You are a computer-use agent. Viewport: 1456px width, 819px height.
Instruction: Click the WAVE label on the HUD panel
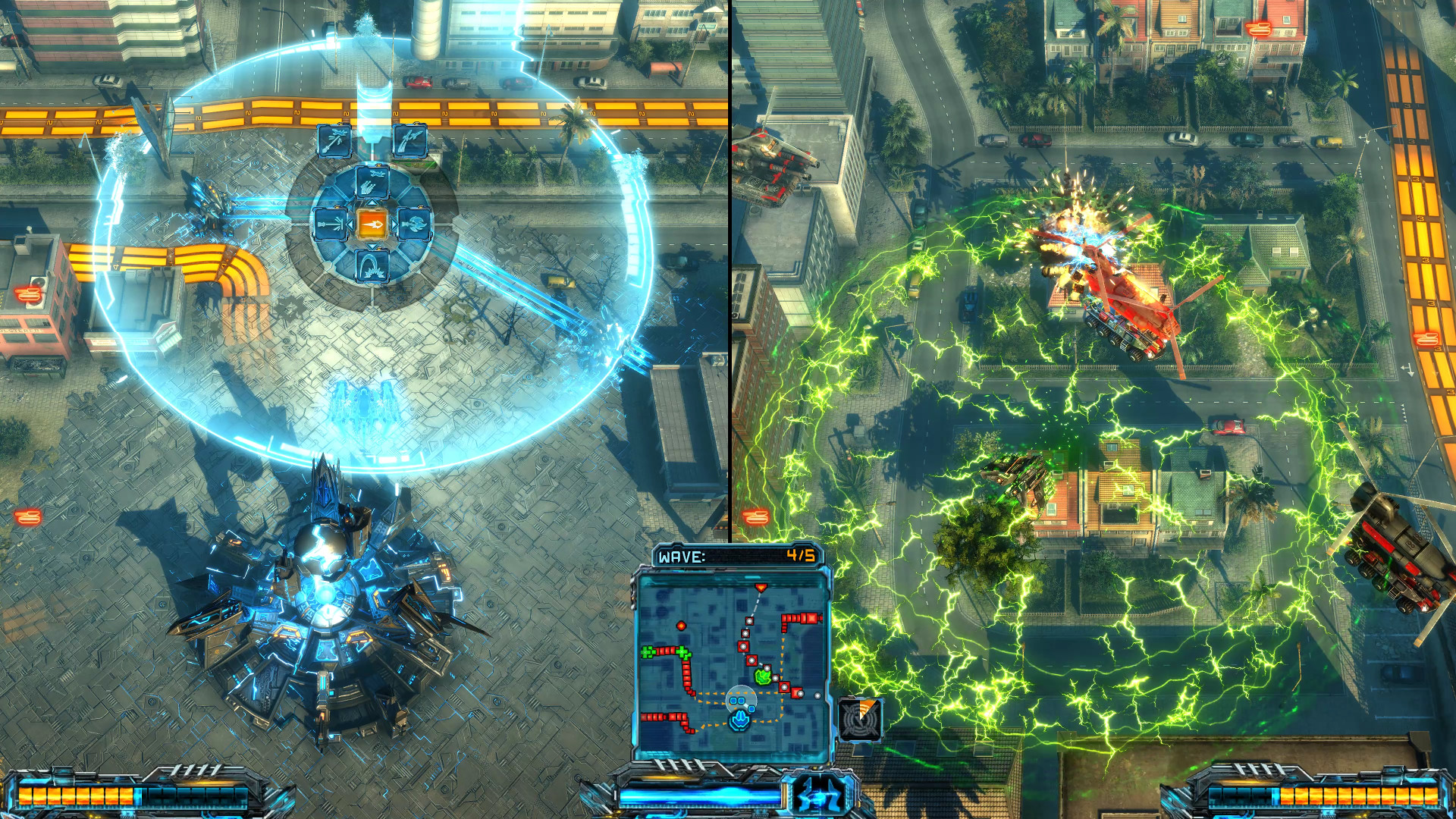tap(680, 555)
